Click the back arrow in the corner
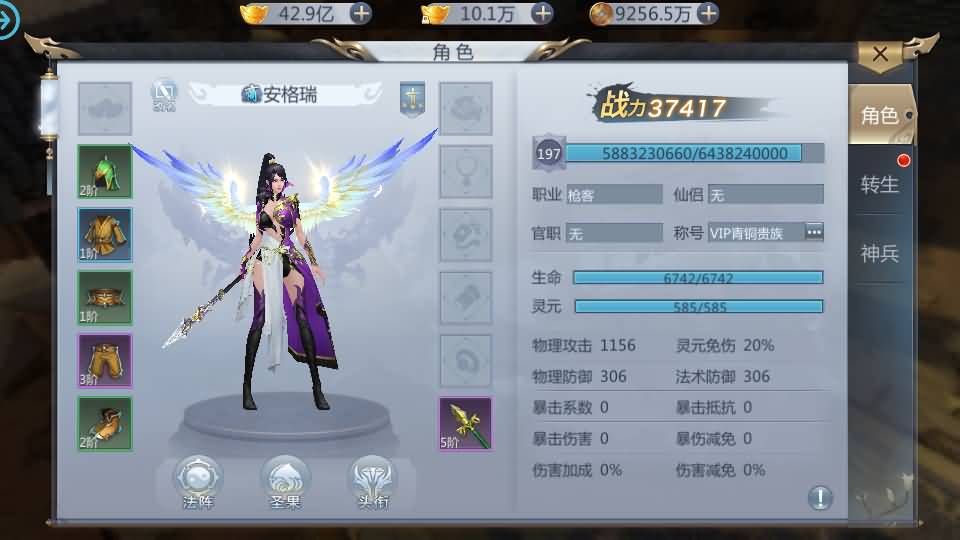The height and width of the screenshot is (540, 960). coord(10,20)
